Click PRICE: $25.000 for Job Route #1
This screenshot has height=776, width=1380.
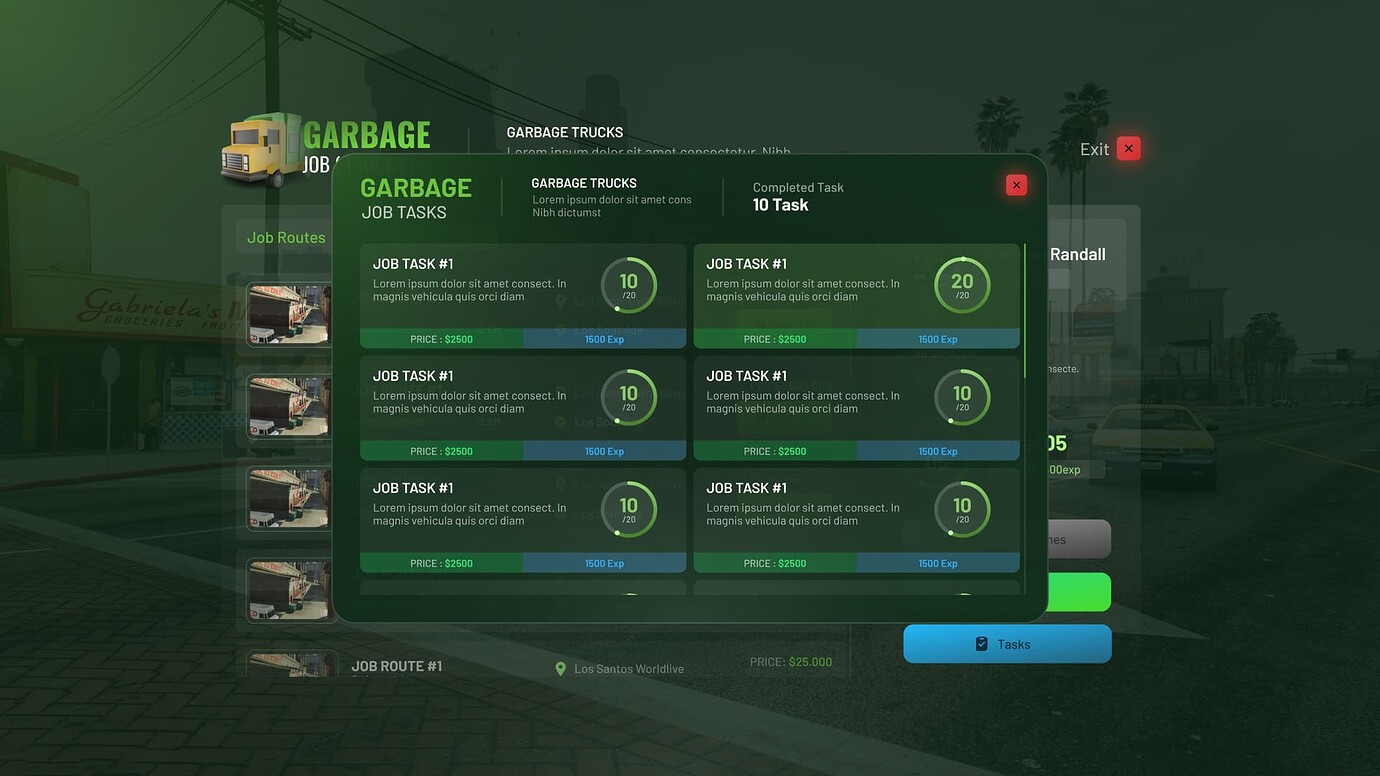(x=790, y=661)
